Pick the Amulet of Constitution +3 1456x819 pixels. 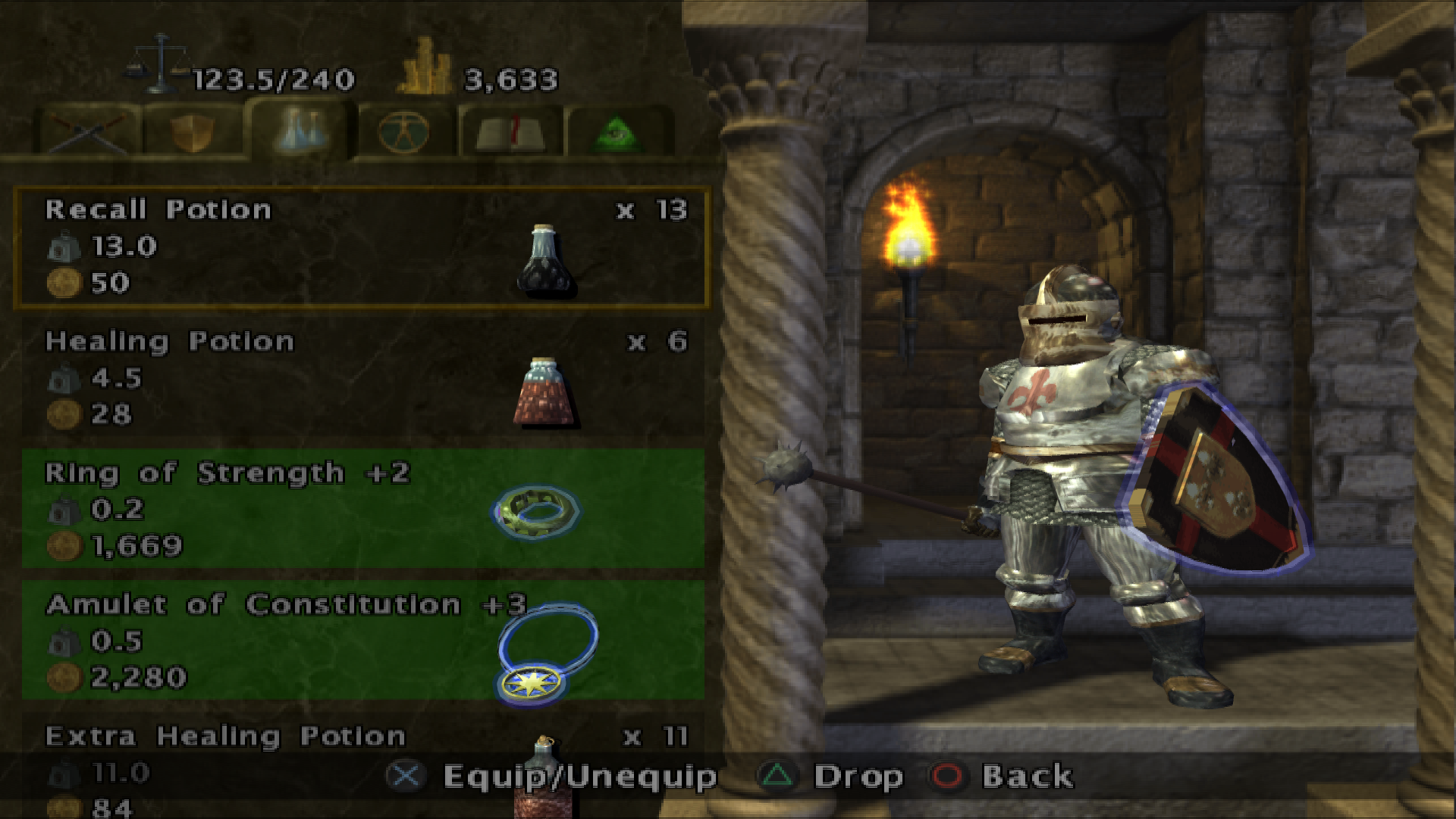tap(361, 641)
